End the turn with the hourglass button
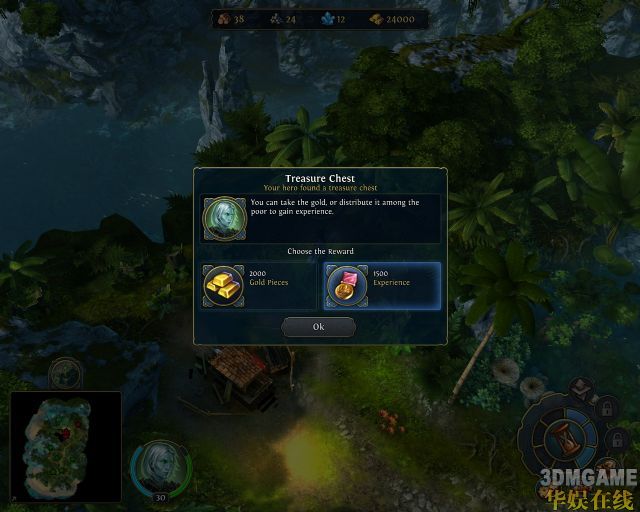Screen dimensions: 640x512 (x=565, y=439)
